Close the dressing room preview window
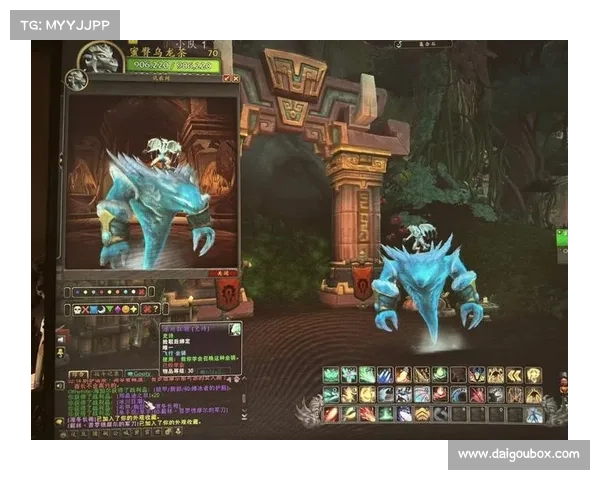Image resolution: width=600 pixels, height=480 pixels. pyautogui.click(x=236, y=77)
